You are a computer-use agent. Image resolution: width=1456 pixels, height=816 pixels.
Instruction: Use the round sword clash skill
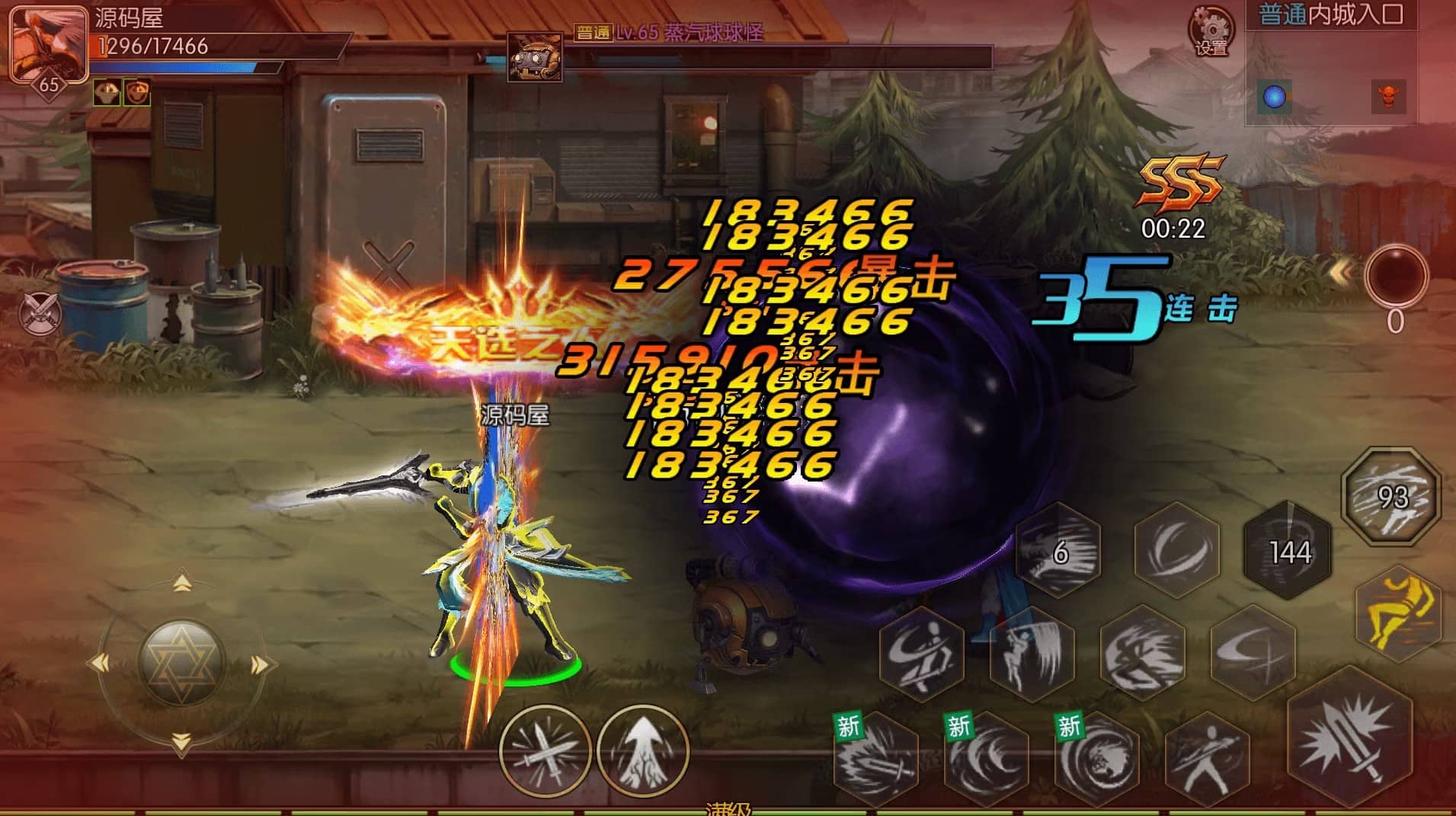(545, 750)
